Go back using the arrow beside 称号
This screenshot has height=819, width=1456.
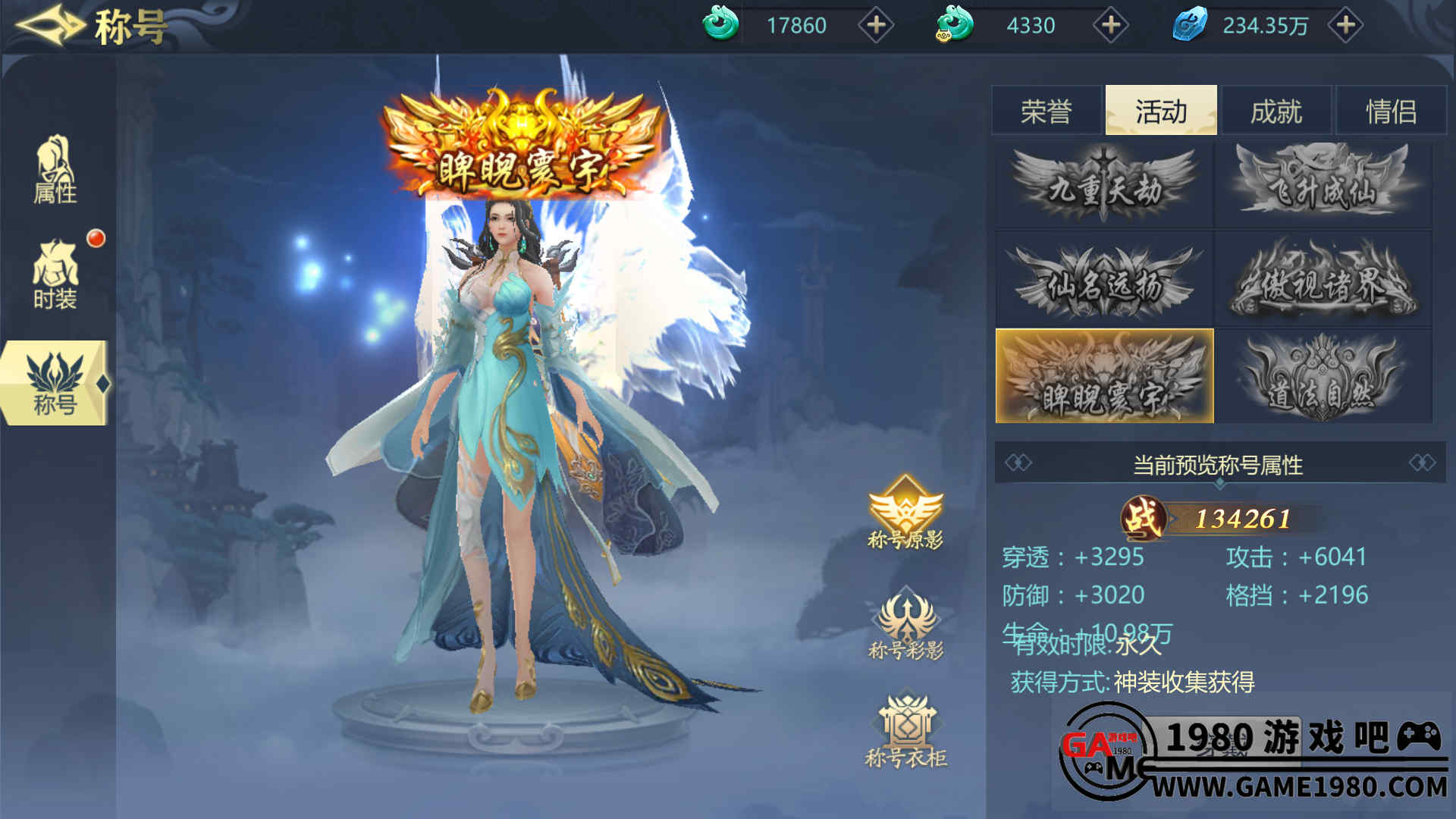[x=49, y=25]
